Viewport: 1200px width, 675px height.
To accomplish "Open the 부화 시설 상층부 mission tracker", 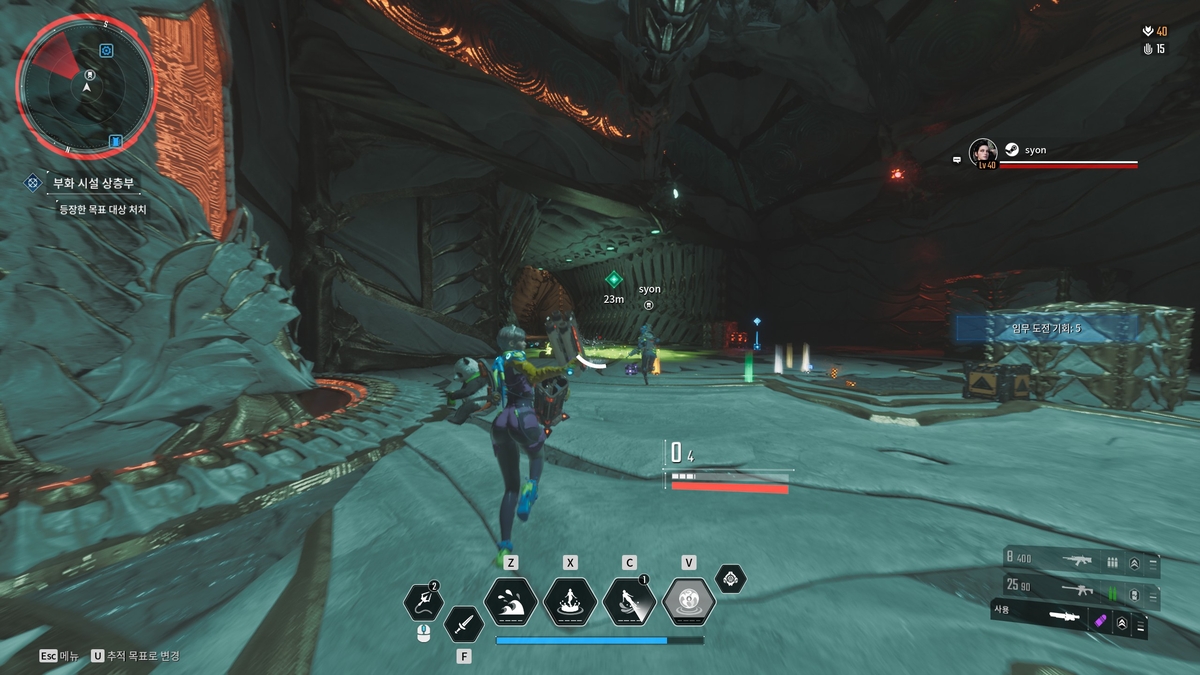I will point(96,183).
